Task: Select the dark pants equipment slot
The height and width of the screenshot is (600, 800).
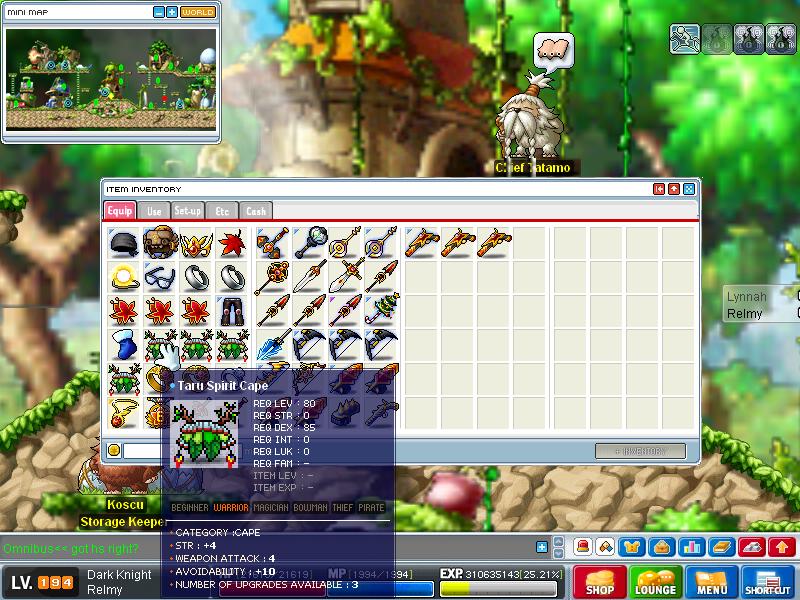Action: 232,311
